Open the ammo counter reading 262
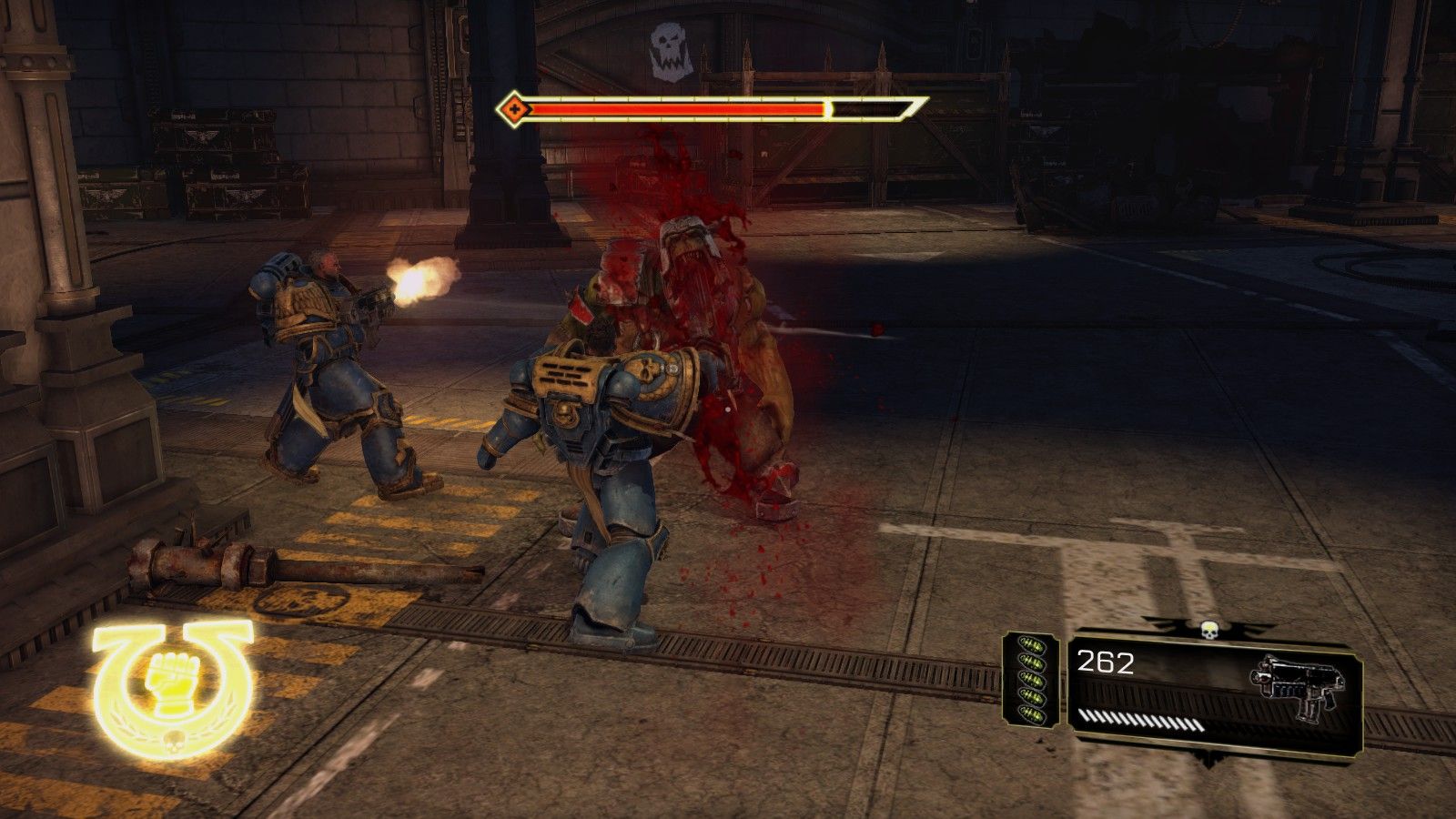Screen dimensions: 1456x819 pos(1106,661)
